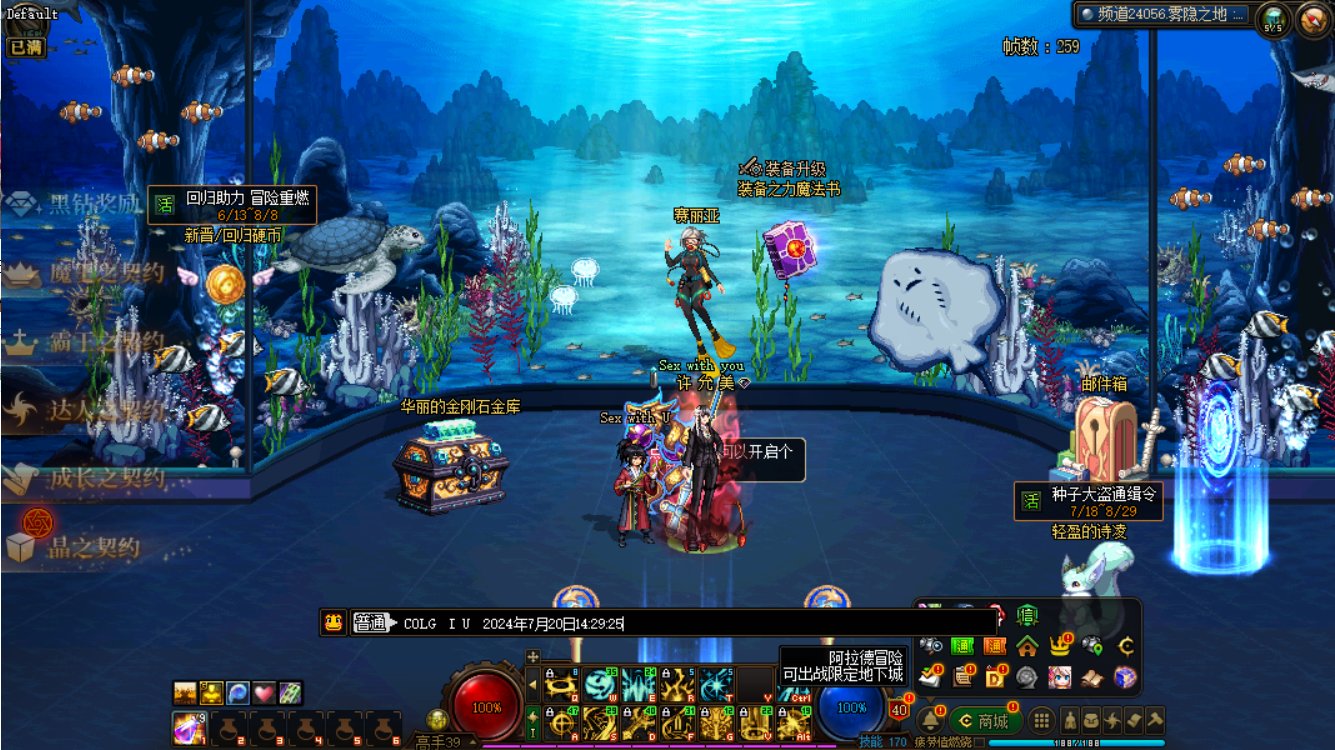Open the golden crown icon
The height and width of the screenshot is (750, 1335).
tap(1060, 646)
